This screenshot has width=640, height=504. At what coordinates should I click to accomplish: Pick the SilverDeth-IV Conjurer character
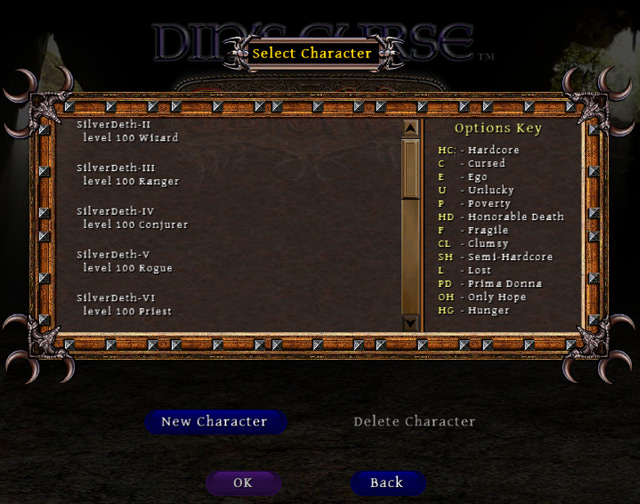(132, 218)
